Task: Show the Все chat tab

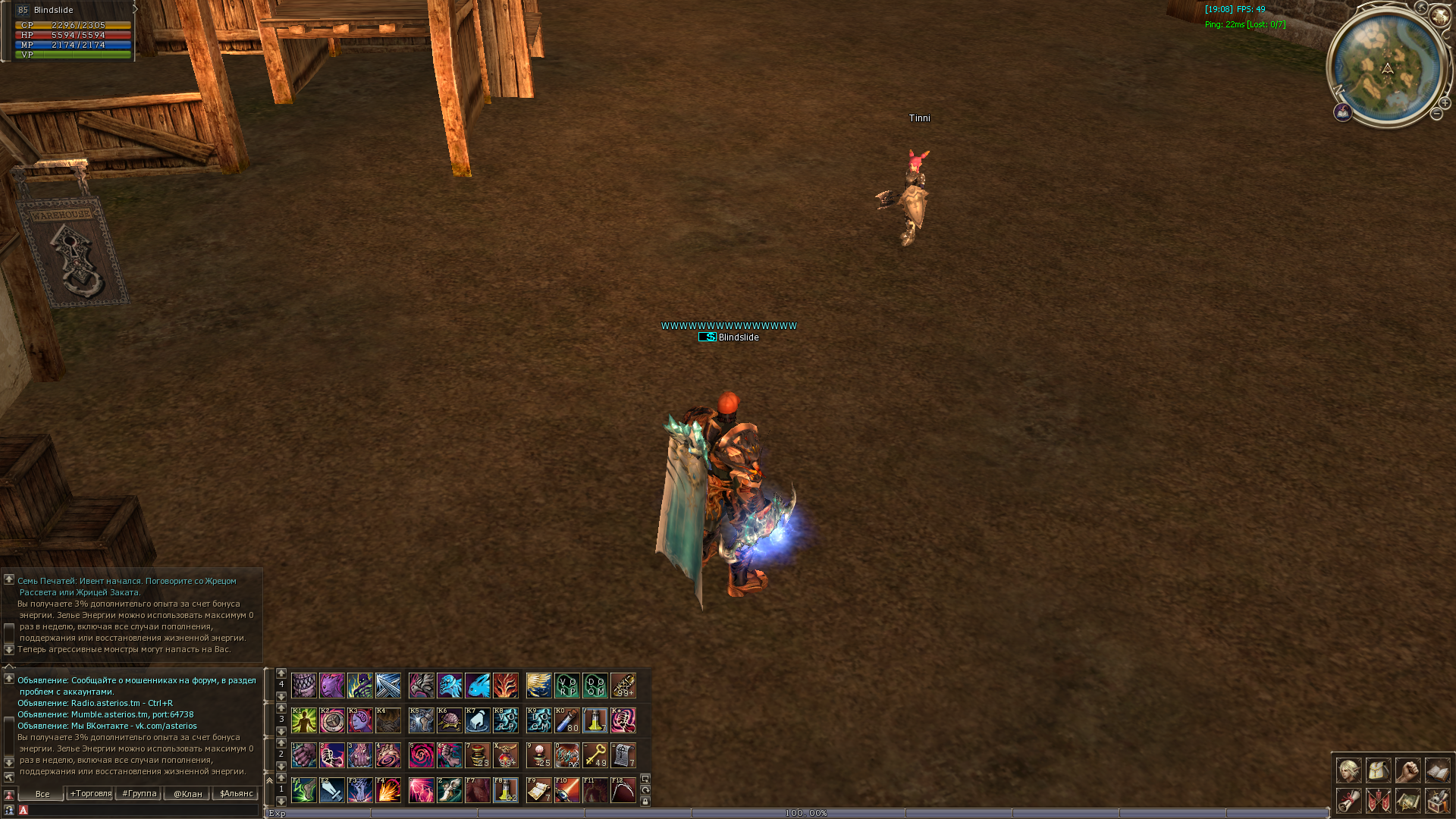Action: point(42,793)
